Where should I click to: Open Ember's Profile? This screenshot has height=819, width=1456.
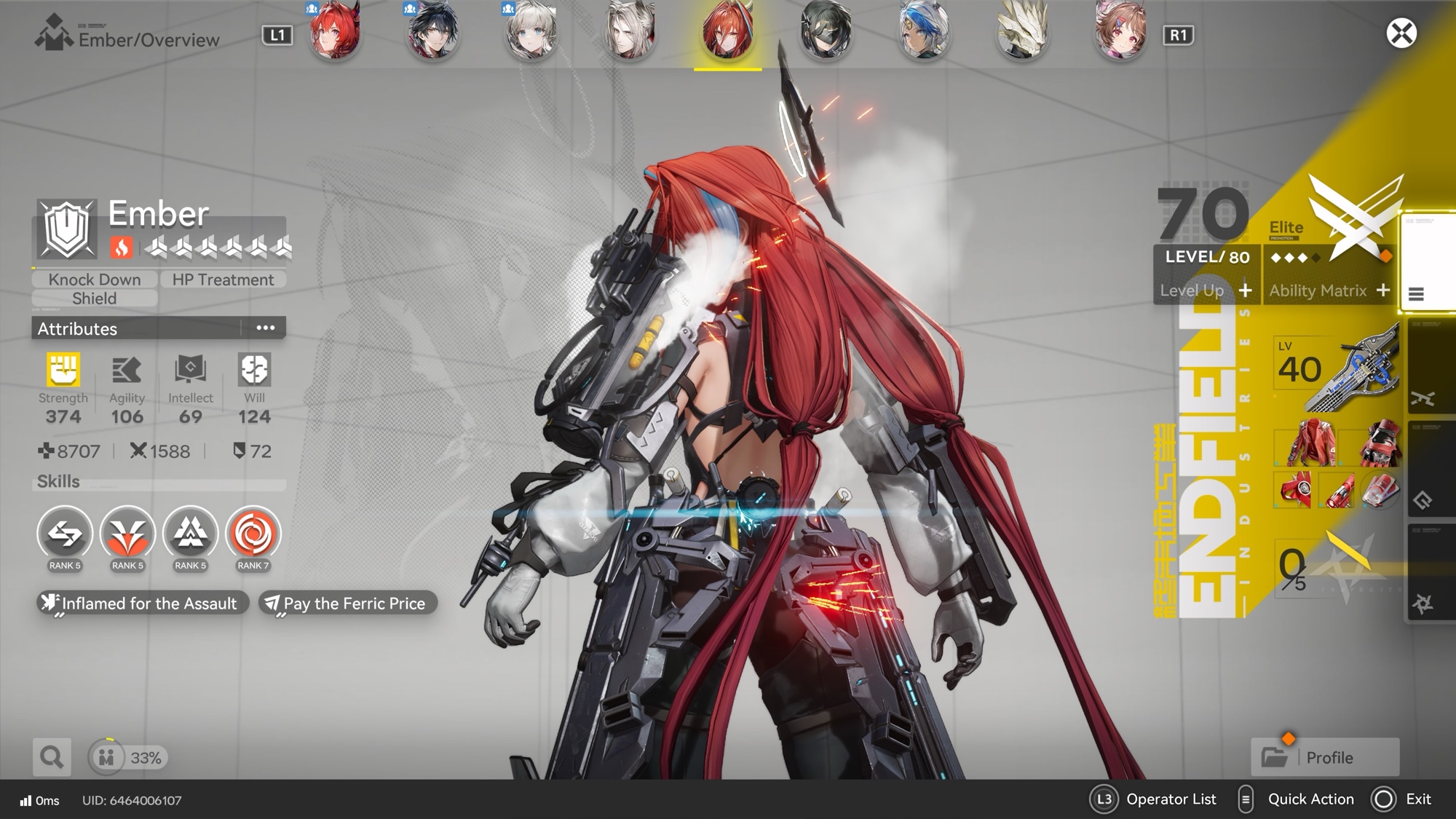[1325, 757]
